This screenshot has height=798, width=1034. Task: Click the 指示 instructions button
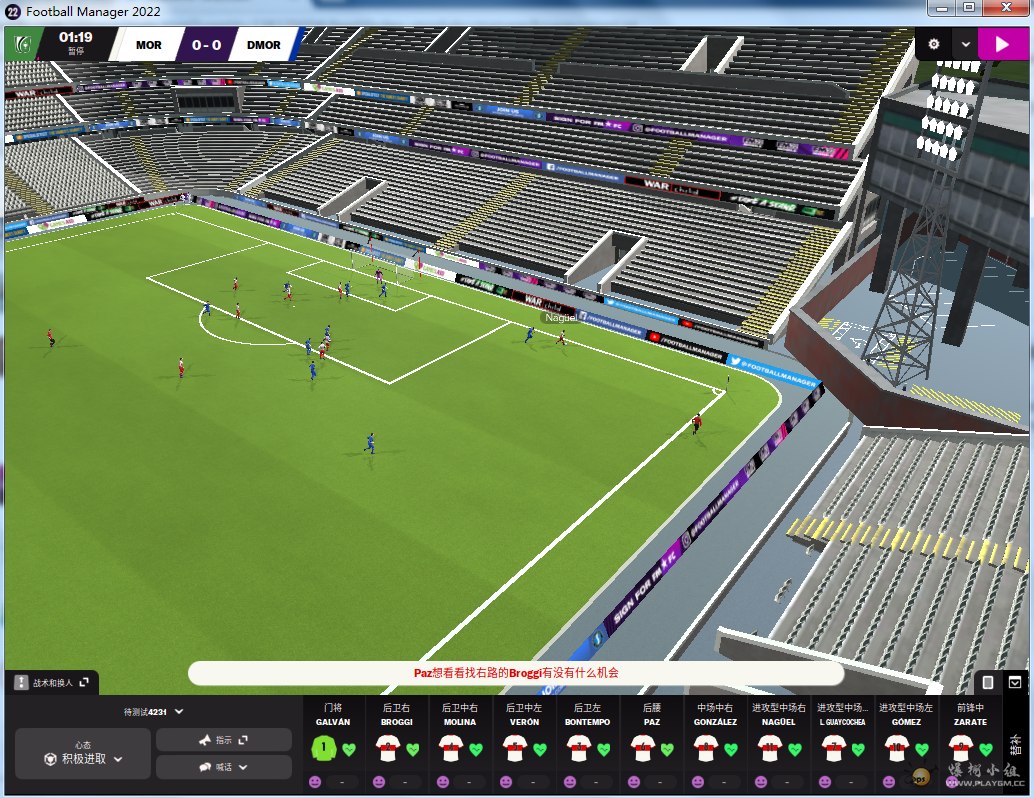pos(224,740)
